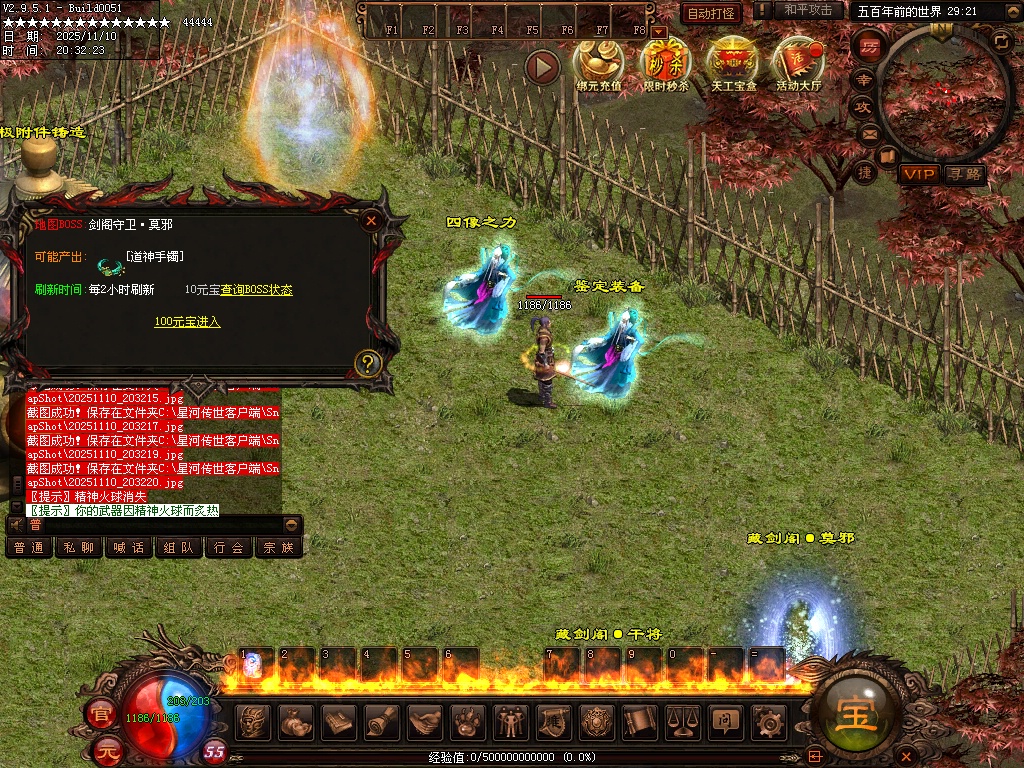Open the 查询BOSS状态 link
This screenshot has width=1024, height=768.
pos(256,290)
